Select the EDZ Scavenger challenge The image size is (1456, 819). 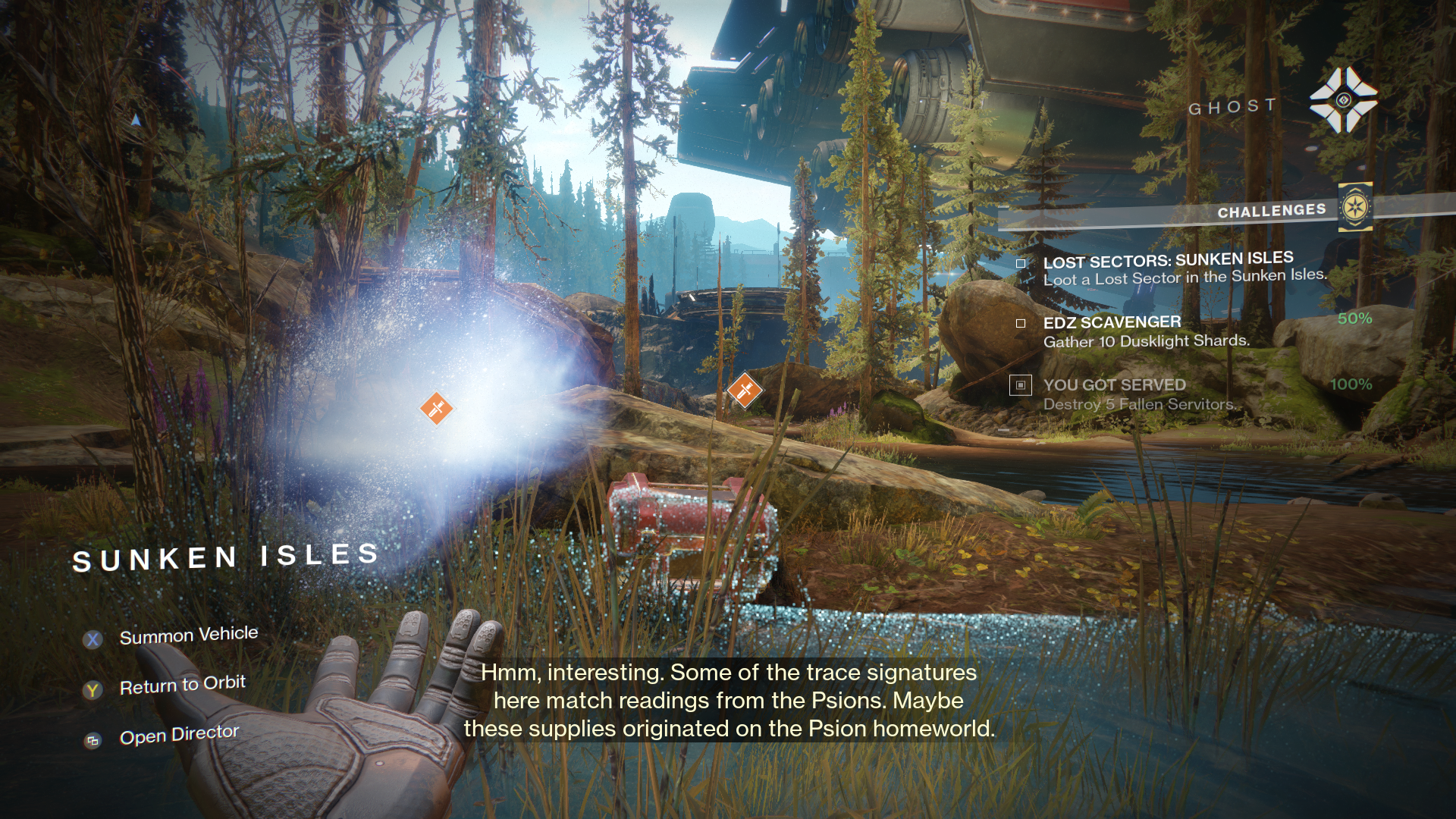(1145, 331)
